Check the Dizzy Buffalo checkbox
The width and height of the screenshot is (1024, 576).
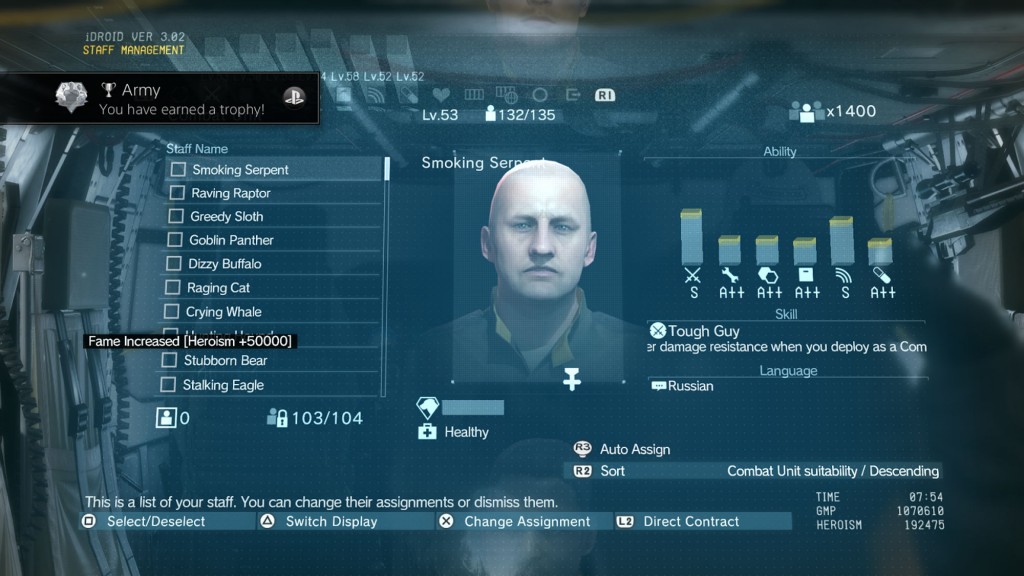tap(175, 264)
